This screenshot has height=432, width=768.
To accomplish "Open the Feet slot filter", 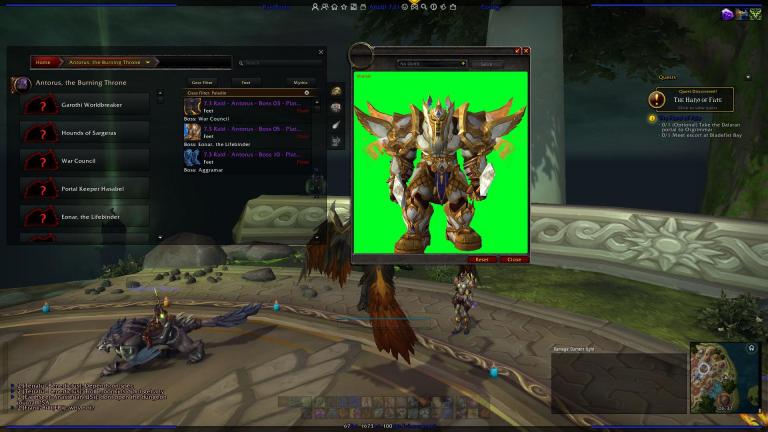I will coord(245,81).
